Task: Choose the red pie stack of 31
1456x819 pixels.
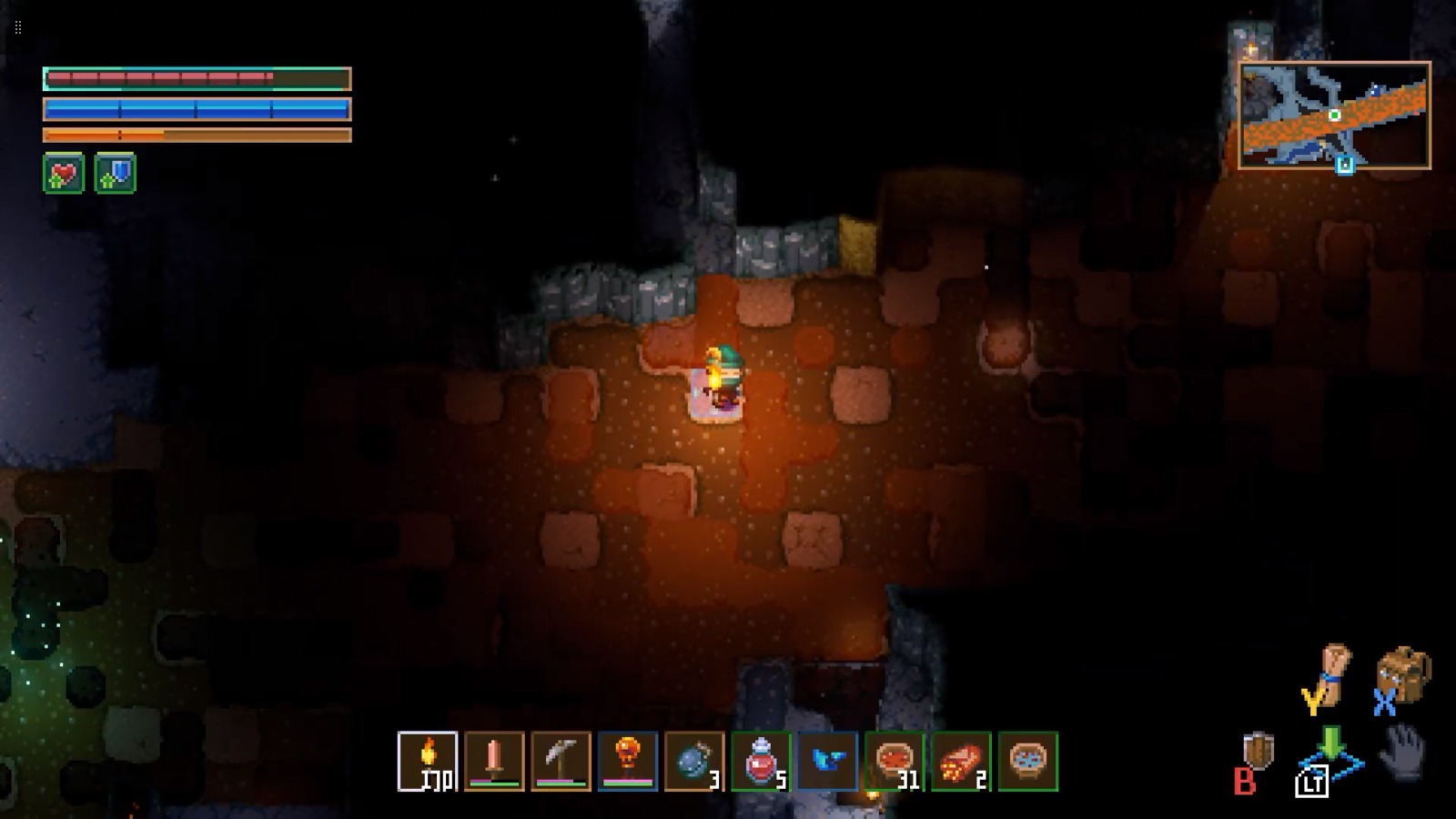Action: [x=895, y=761]
